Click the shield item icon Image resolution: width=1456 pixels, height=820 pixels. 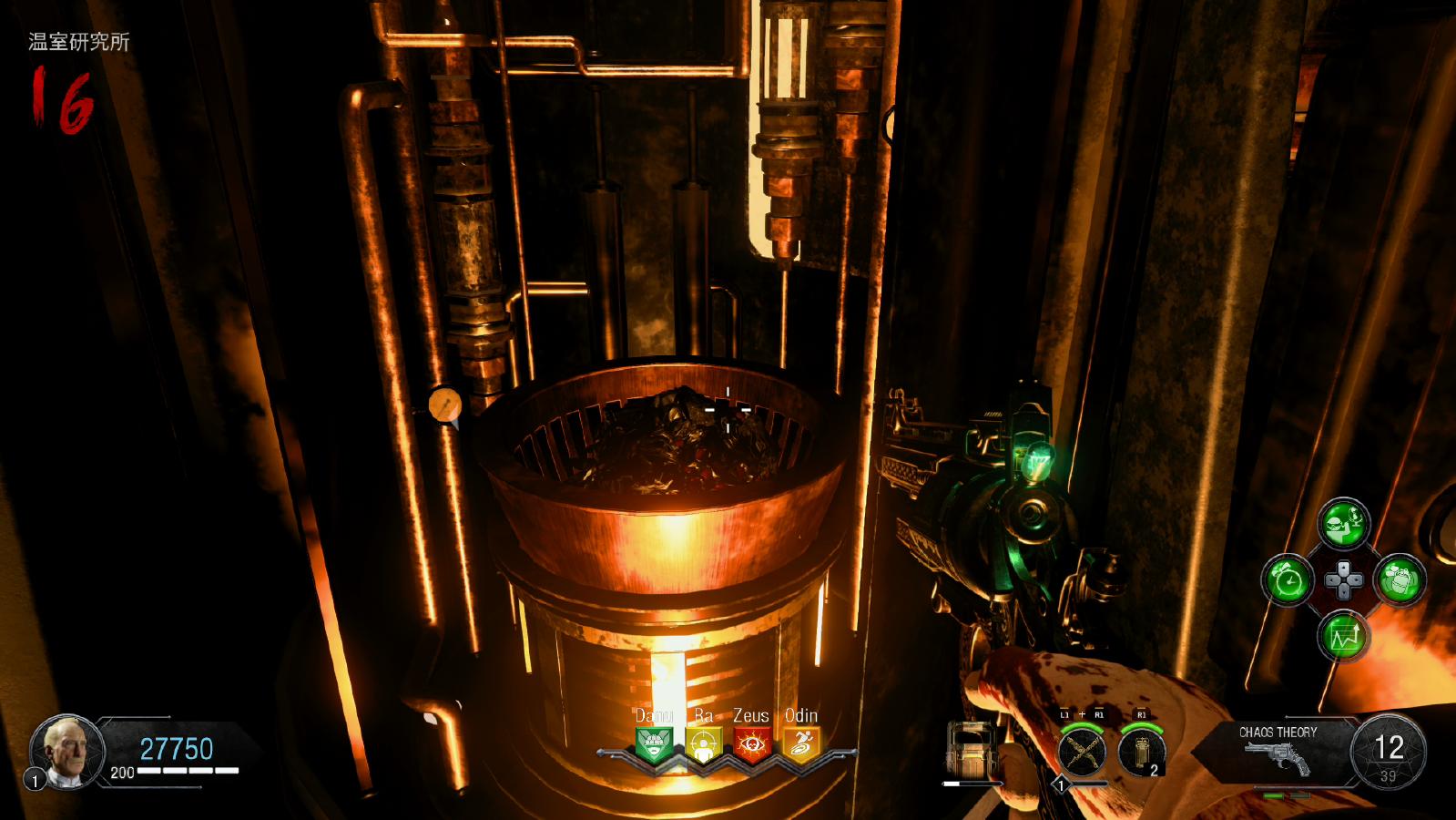(970, 749)
